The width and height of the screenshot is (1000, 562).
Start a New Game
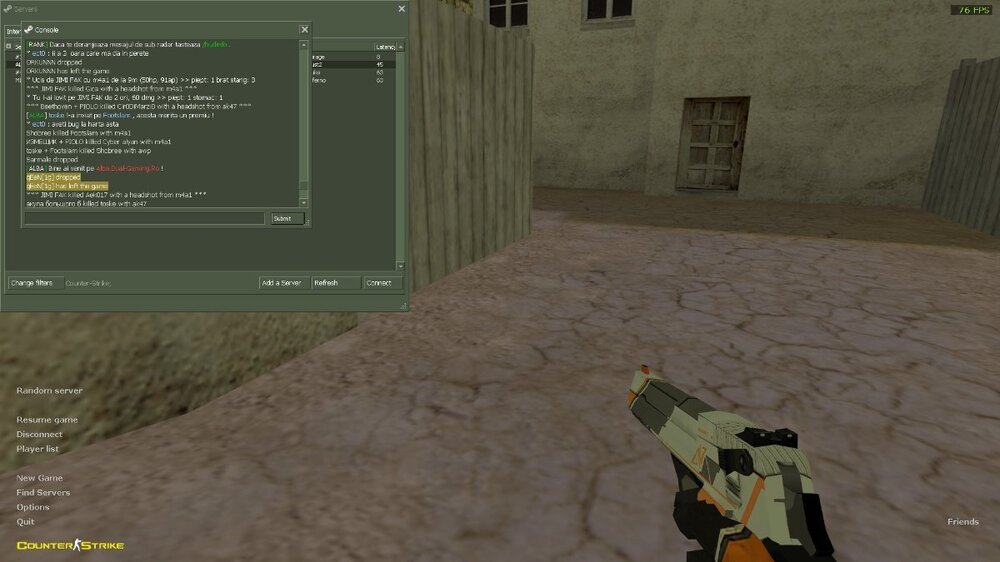pos(39,478)
